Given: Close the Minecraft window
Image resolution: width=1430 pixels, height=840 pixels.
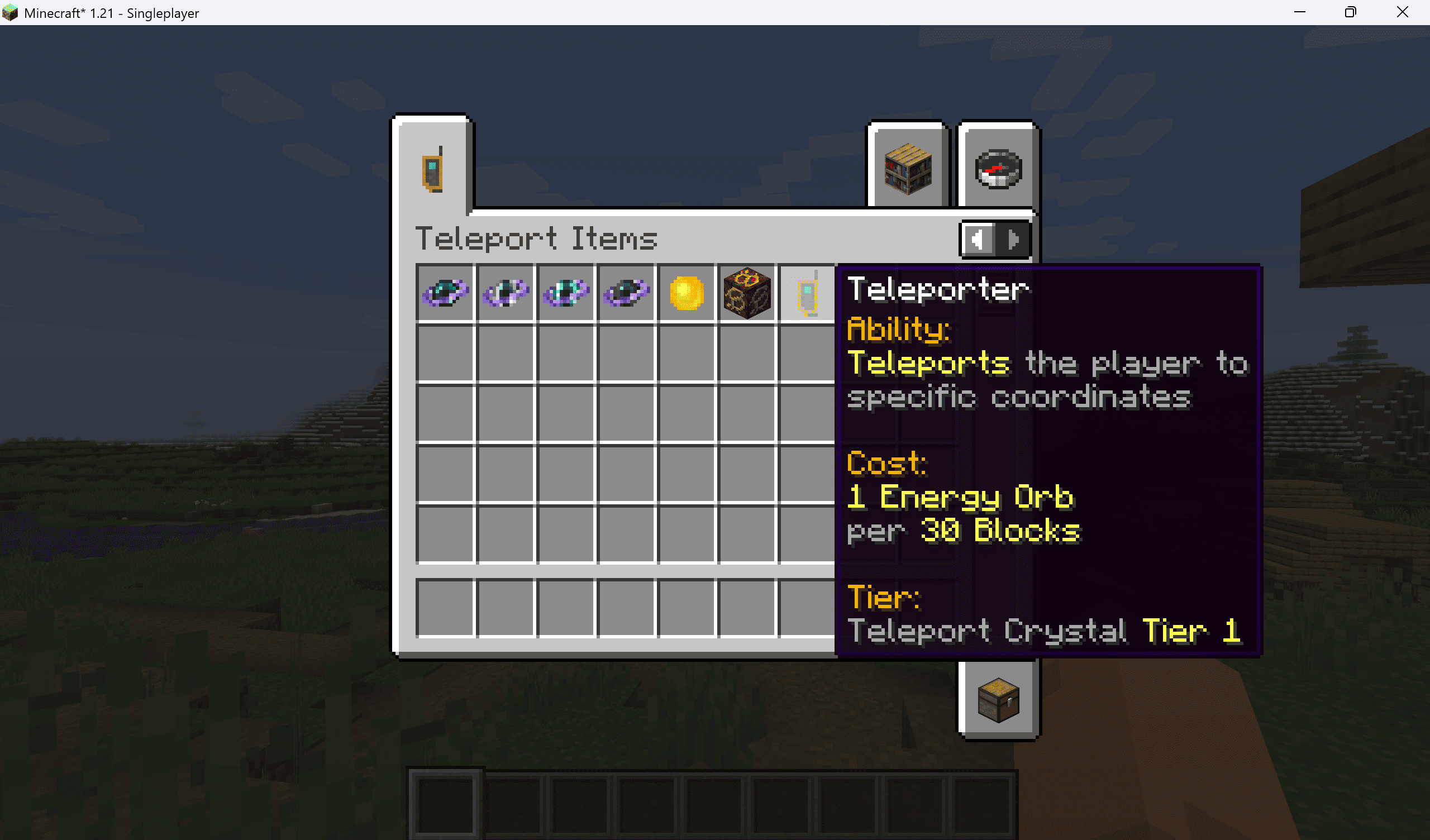Looking at the screenshot, I should 1402,12.
